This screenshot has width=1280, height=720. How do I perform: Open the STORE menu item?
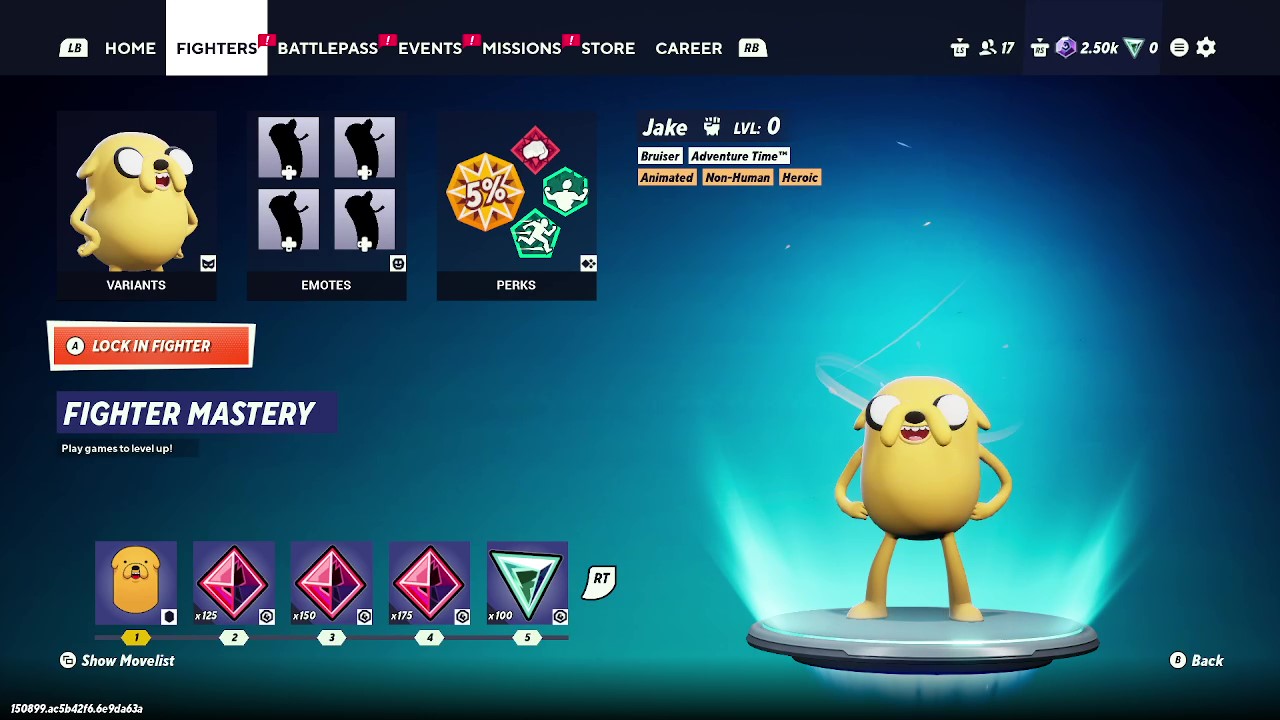coord(608,47)
